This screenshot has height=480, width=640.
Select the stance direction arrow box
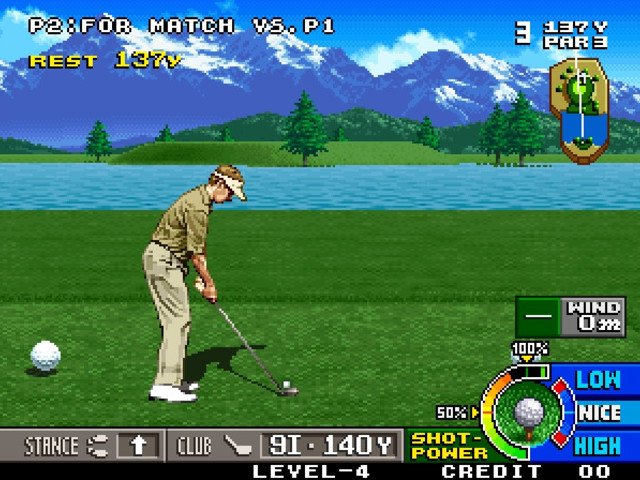(136, 445)
